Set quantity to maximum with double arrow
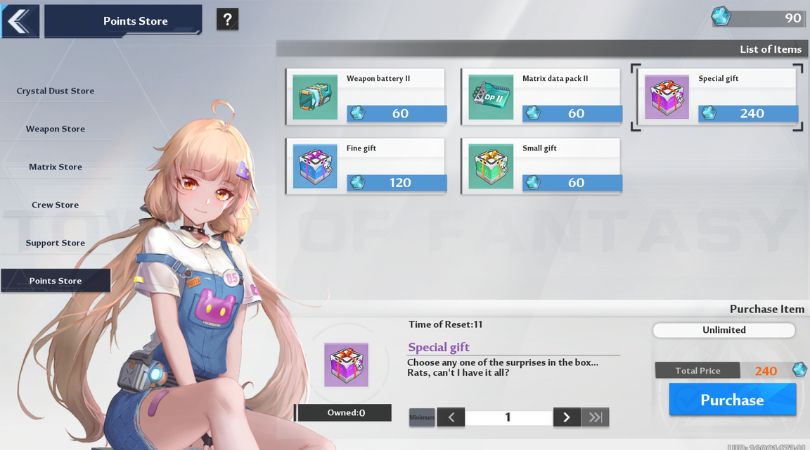The image size is (810, 450). (x=596, y=417)
